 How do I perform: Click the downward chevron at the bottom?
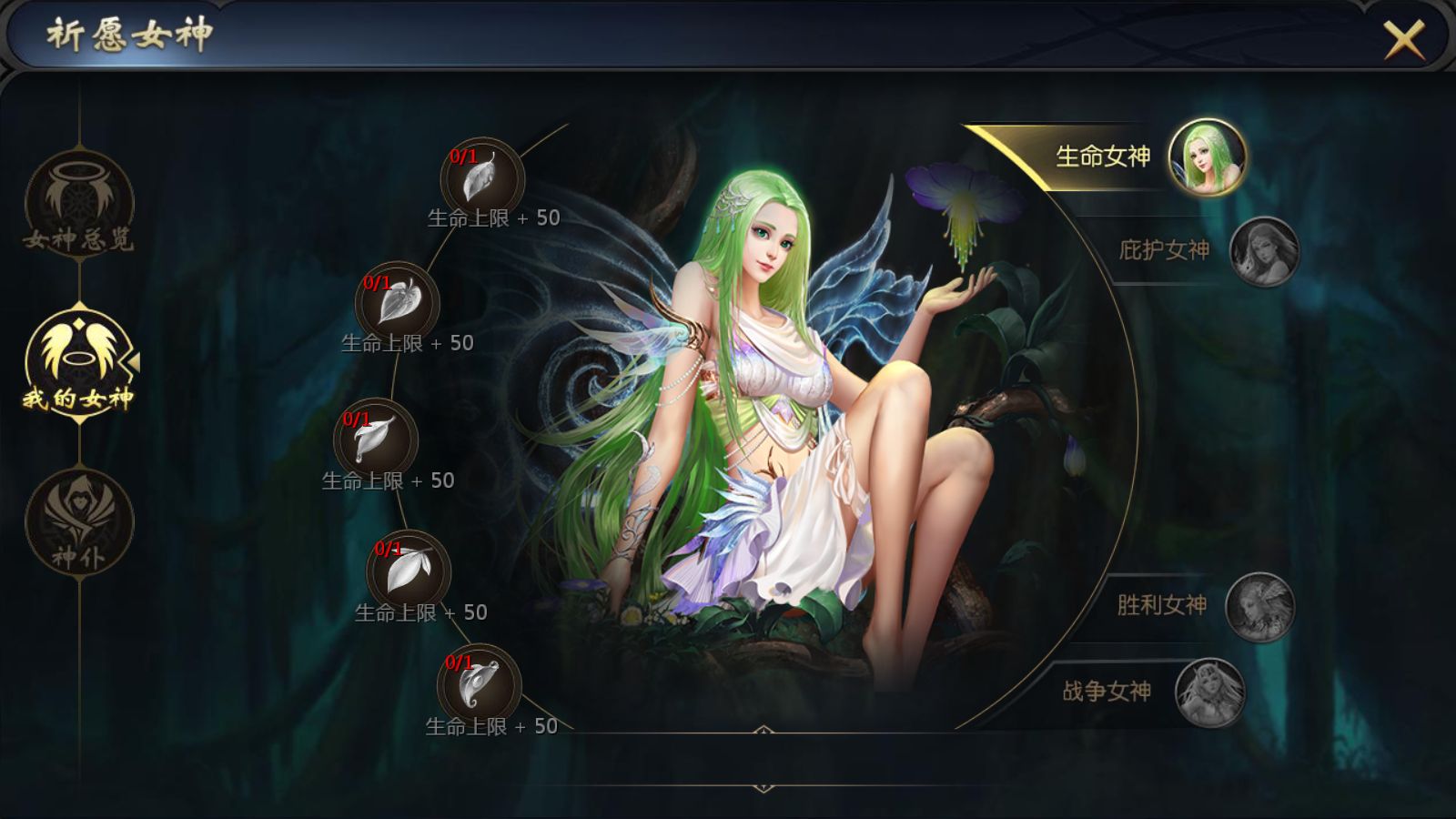point(763,787)
